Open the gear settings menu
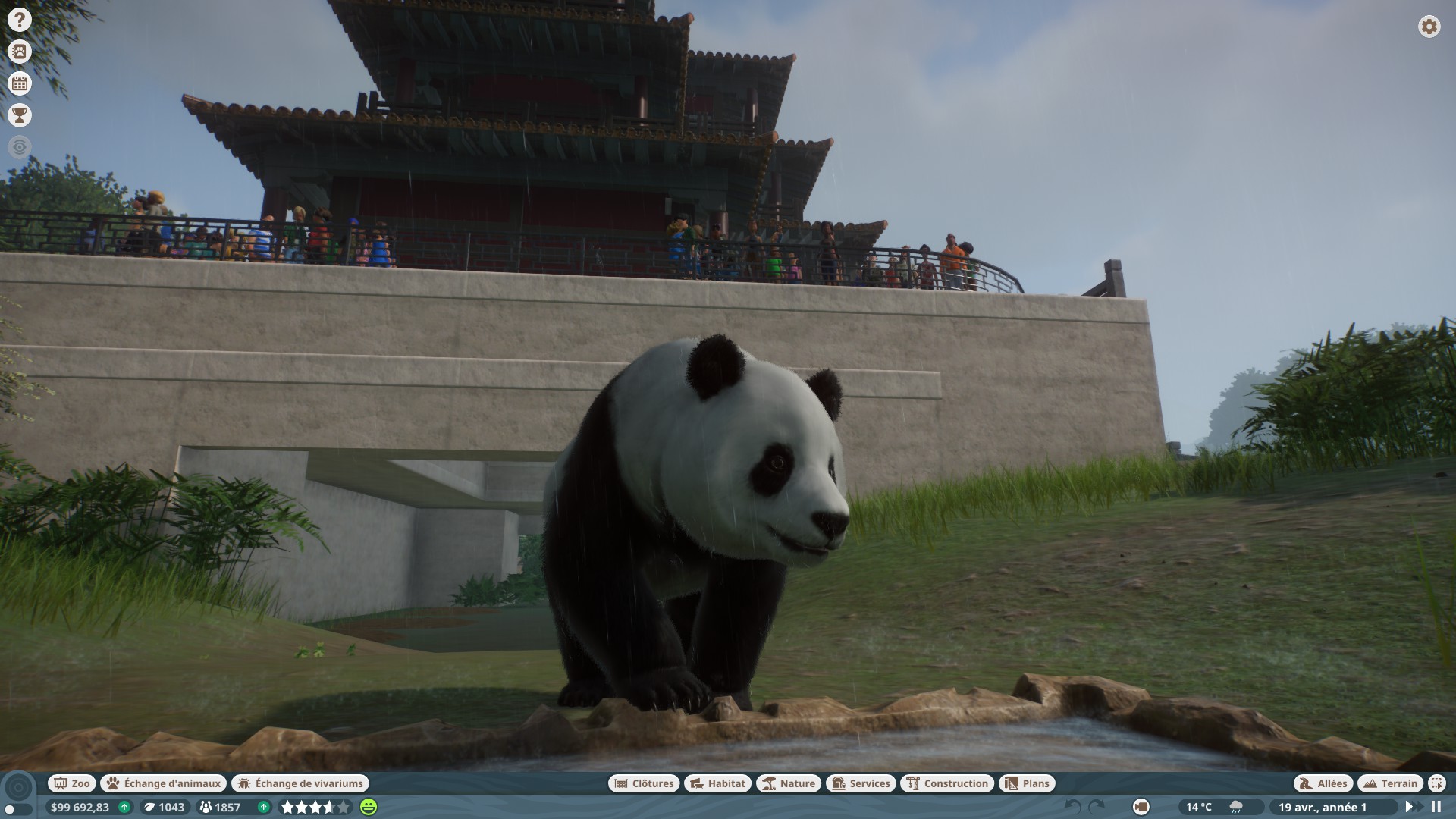 pyautogui.click(x=1429, y=27)
